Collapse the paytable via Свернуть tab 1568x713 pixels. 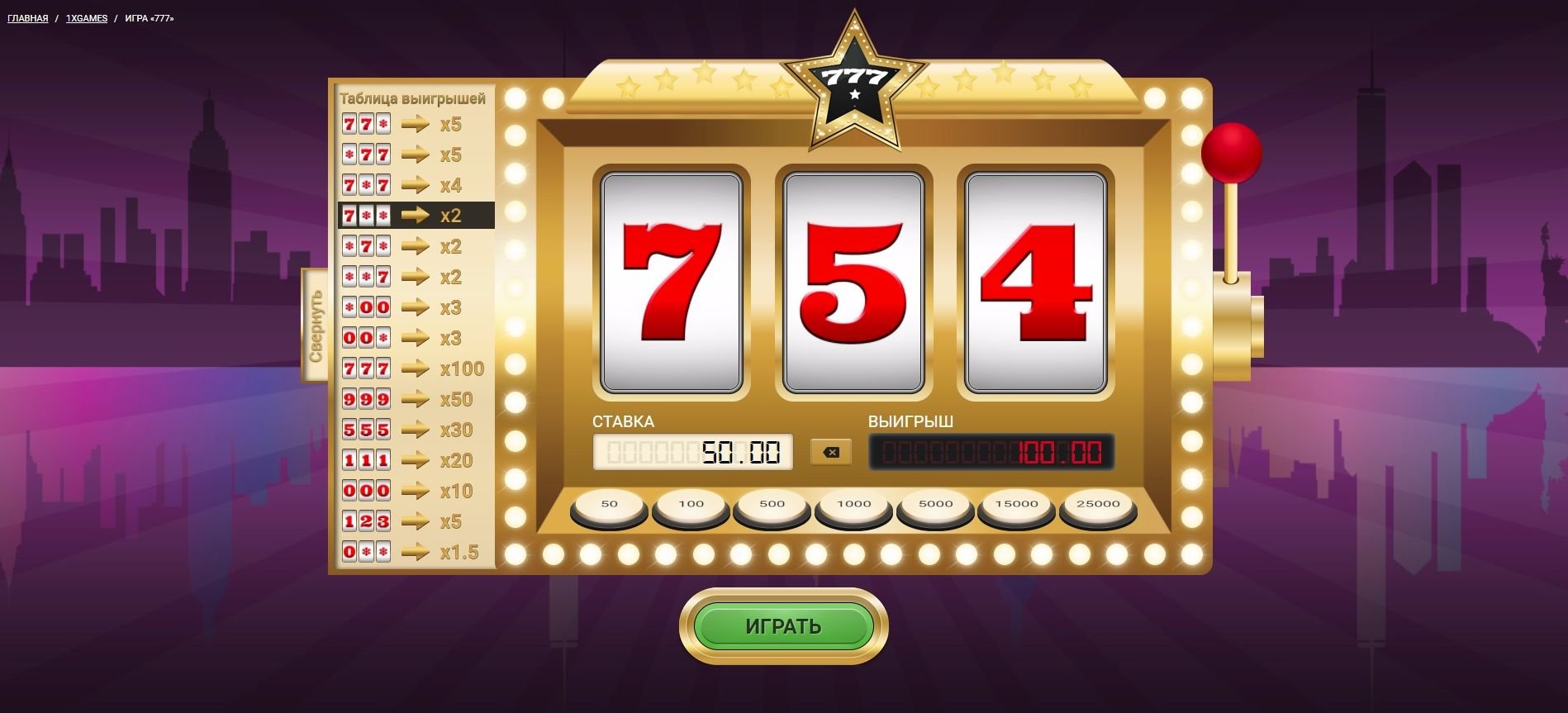click(x=315, y=325)
